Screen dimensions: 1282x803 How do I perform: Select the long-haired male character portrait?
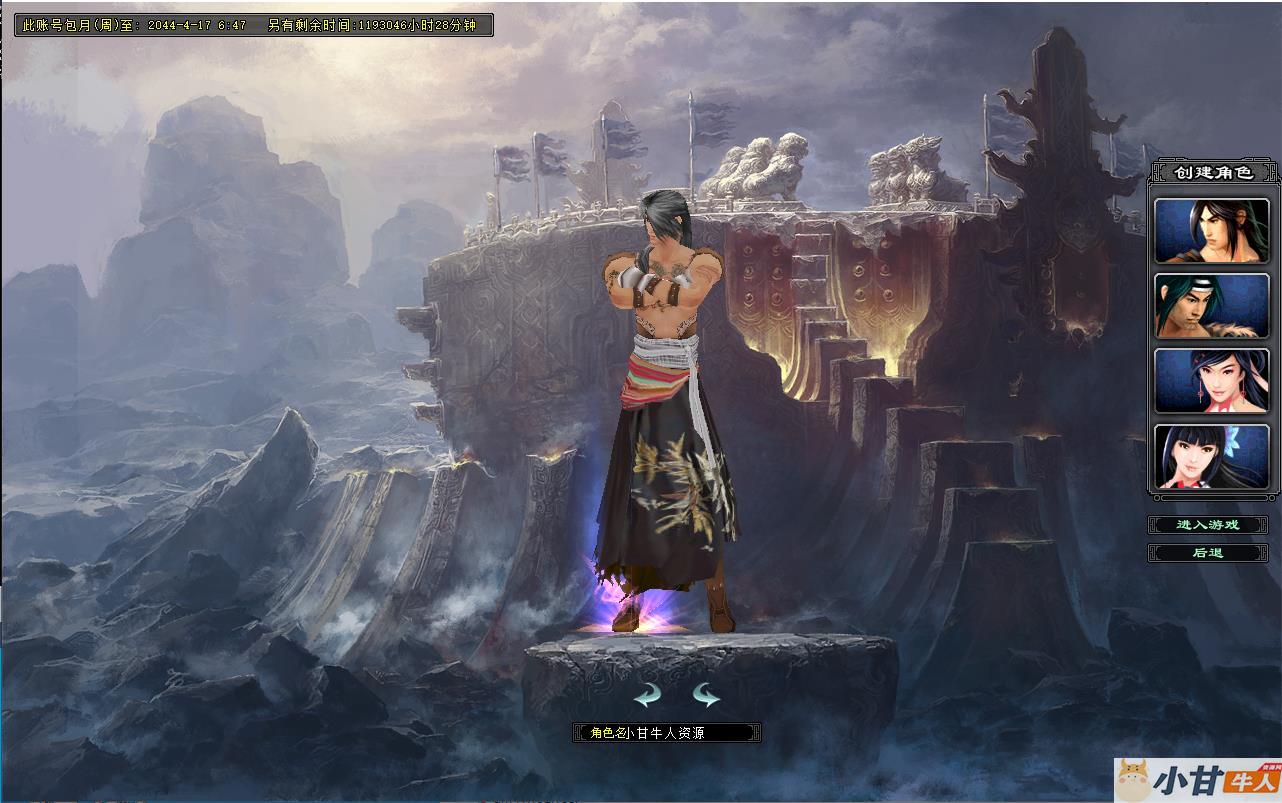pyautogui.click(x=1212, y=231)
